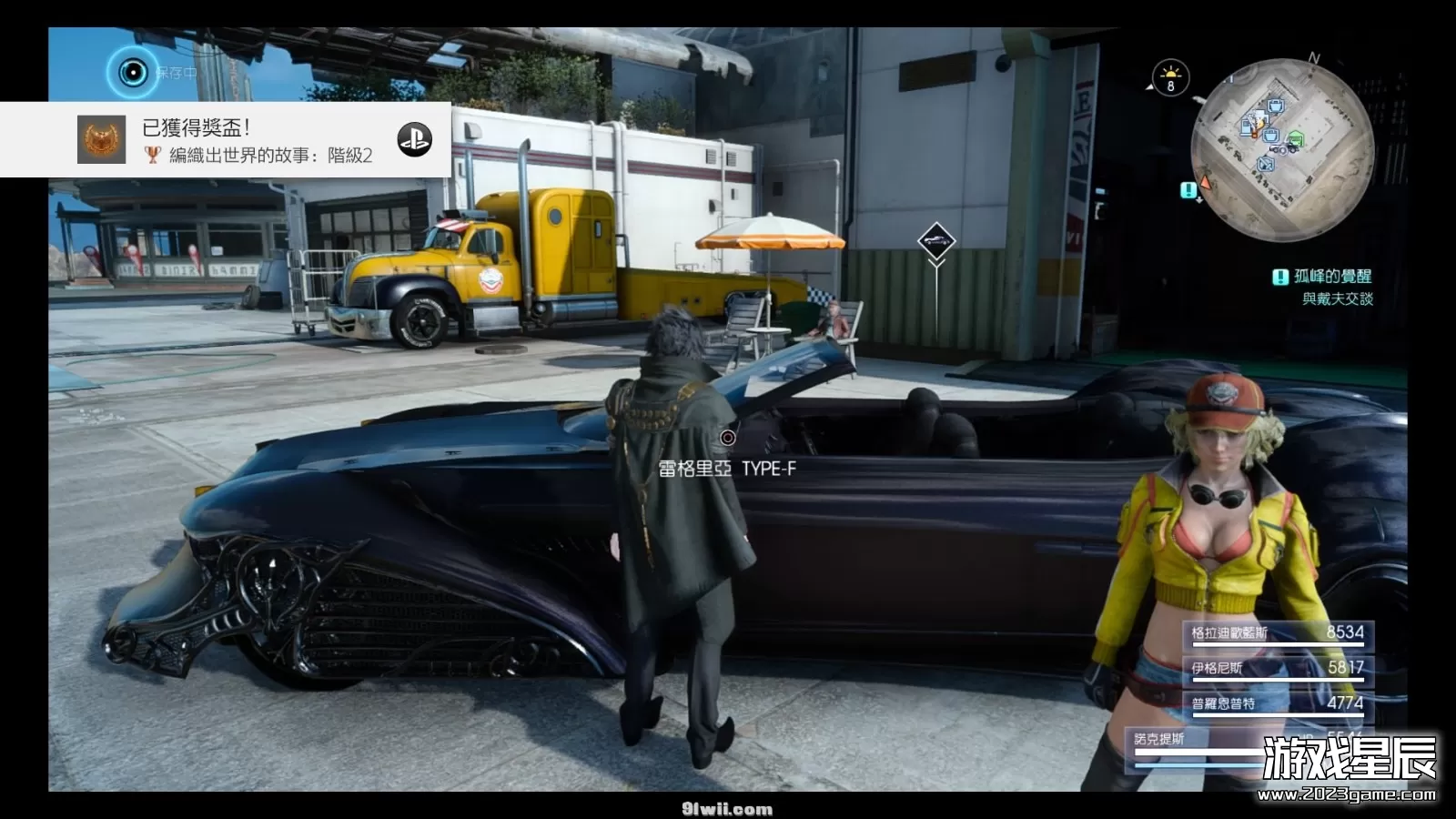Click the circular saving indicator icon

point(133,72)
